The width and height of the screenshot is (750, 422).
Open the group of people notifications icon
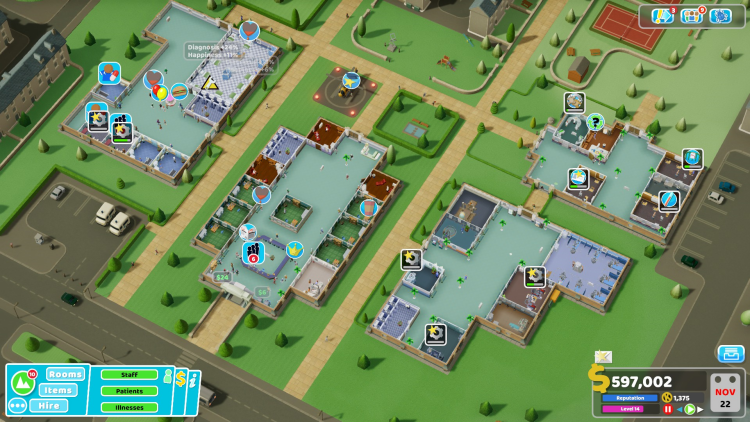tap(693, 16)
